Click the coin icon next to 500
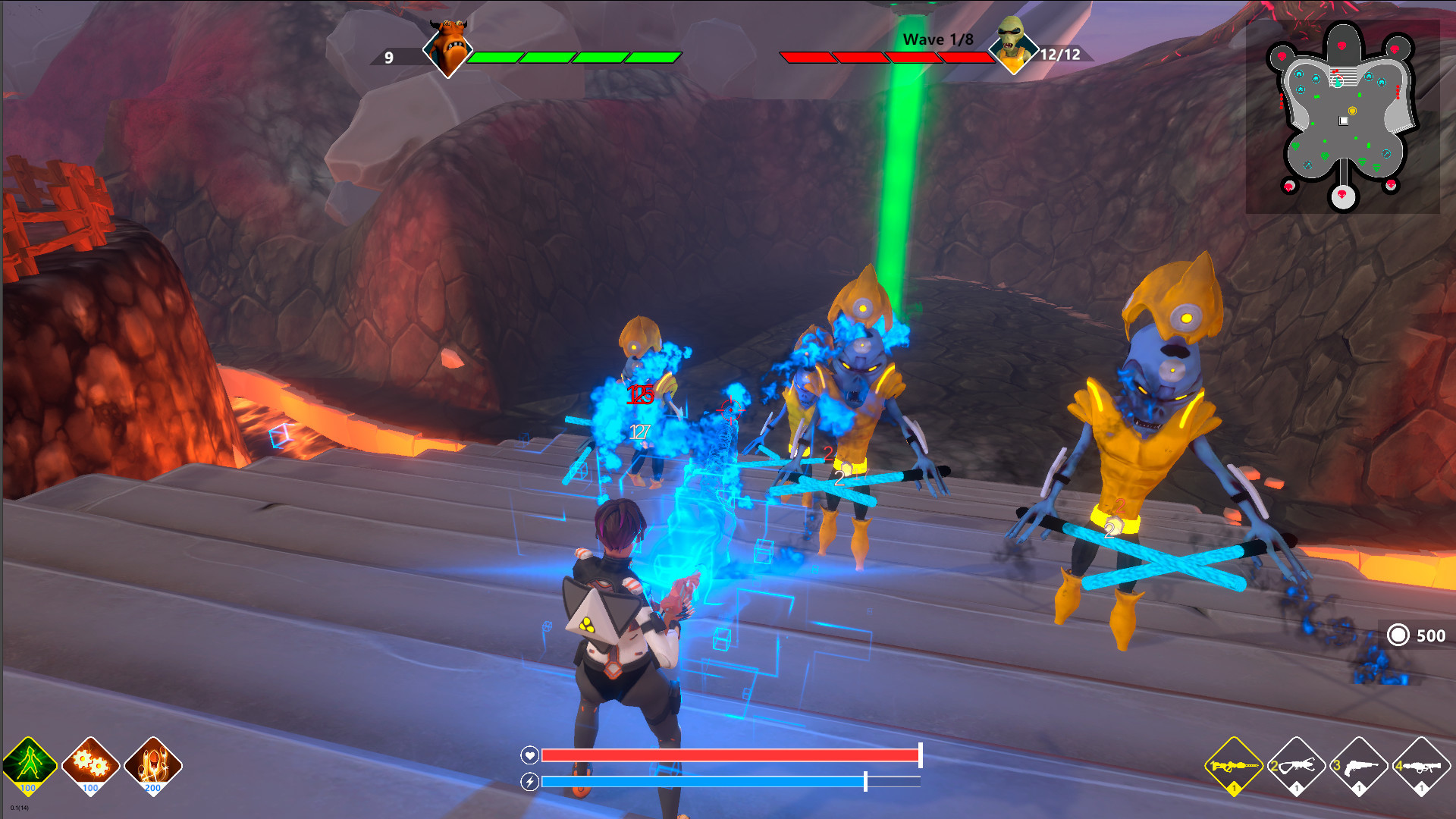Viewport: 1456px width, 819px height. pos(1398,635)
